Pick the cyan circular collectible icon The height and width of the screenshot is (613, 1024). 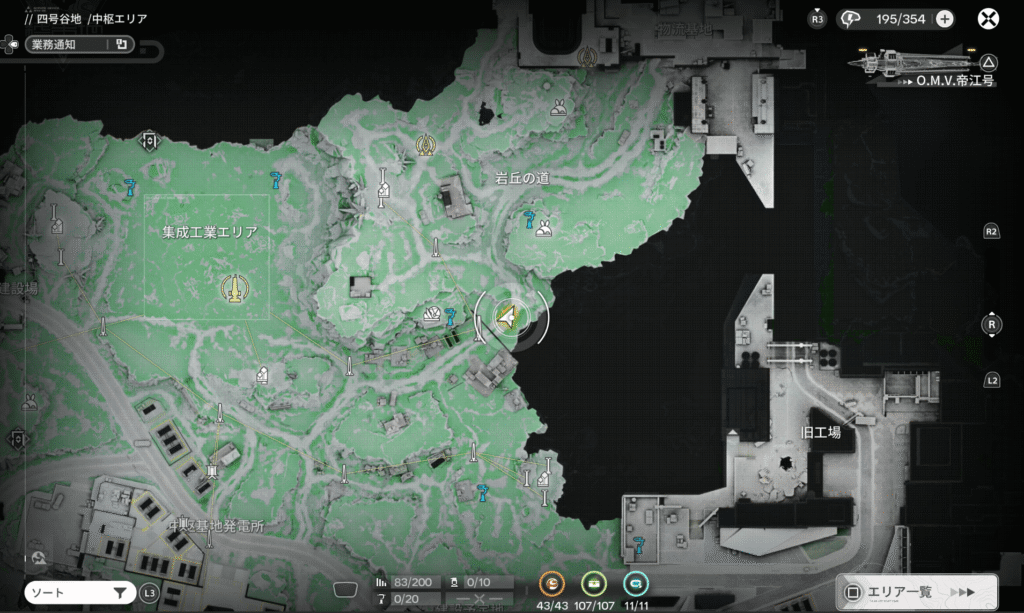(x=635, y=583)
